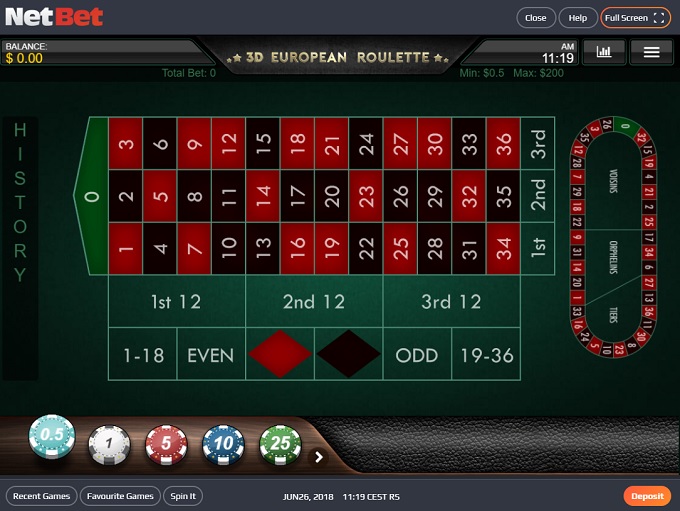Select the blue 10 chip
The image size is (680, 511).
tap(223, 443)
